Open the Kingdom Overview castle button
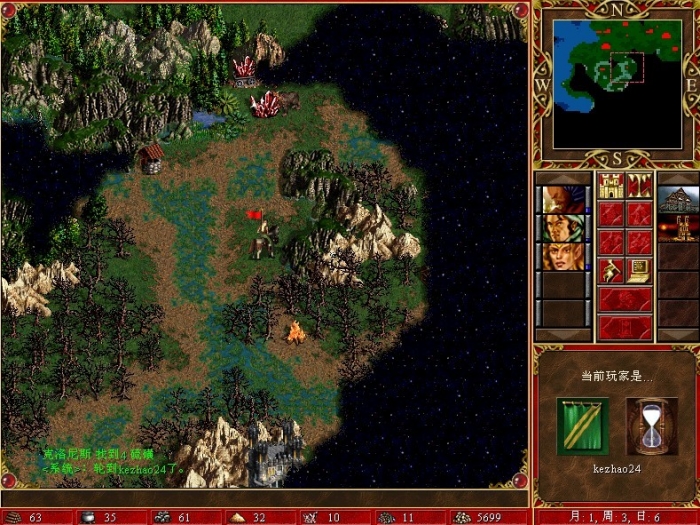700x525 pixels. (610, 186)
